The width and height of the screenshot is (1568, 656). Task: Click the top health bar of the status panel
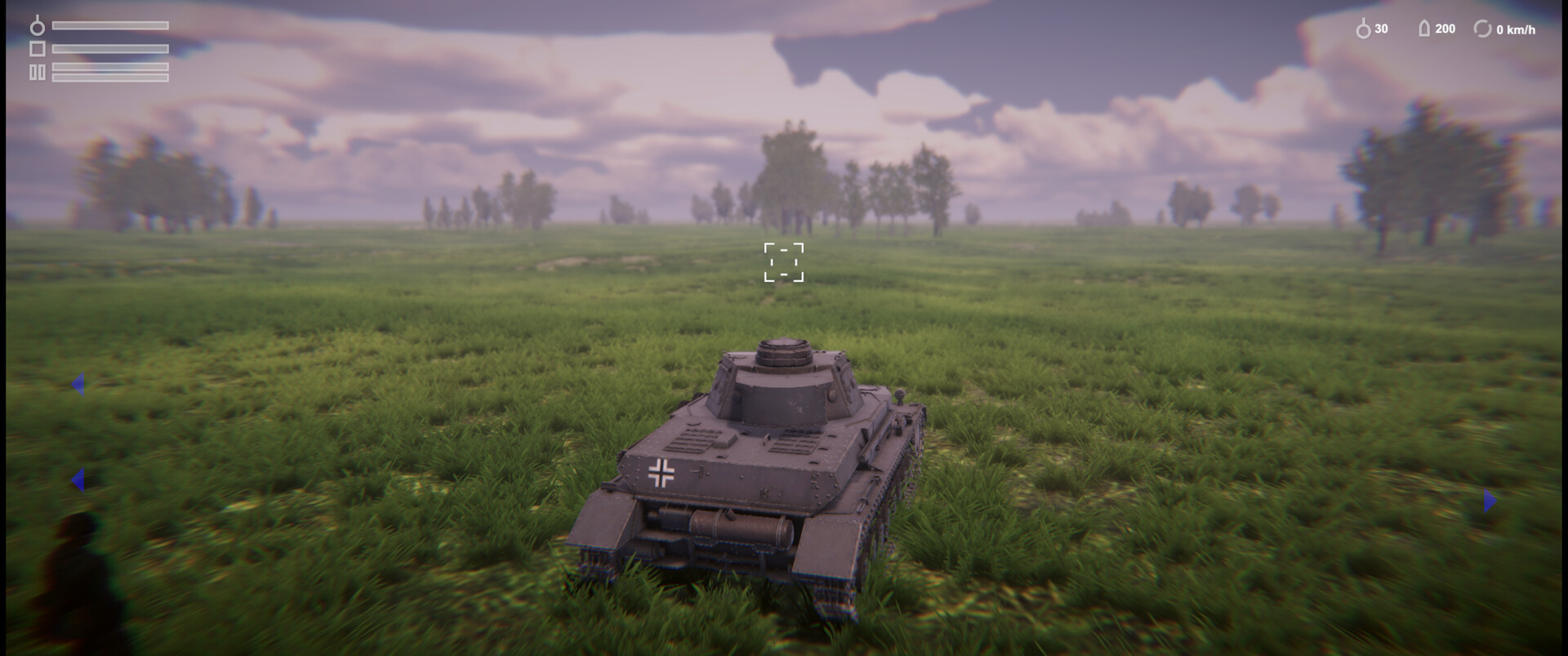tap(109, 25)
